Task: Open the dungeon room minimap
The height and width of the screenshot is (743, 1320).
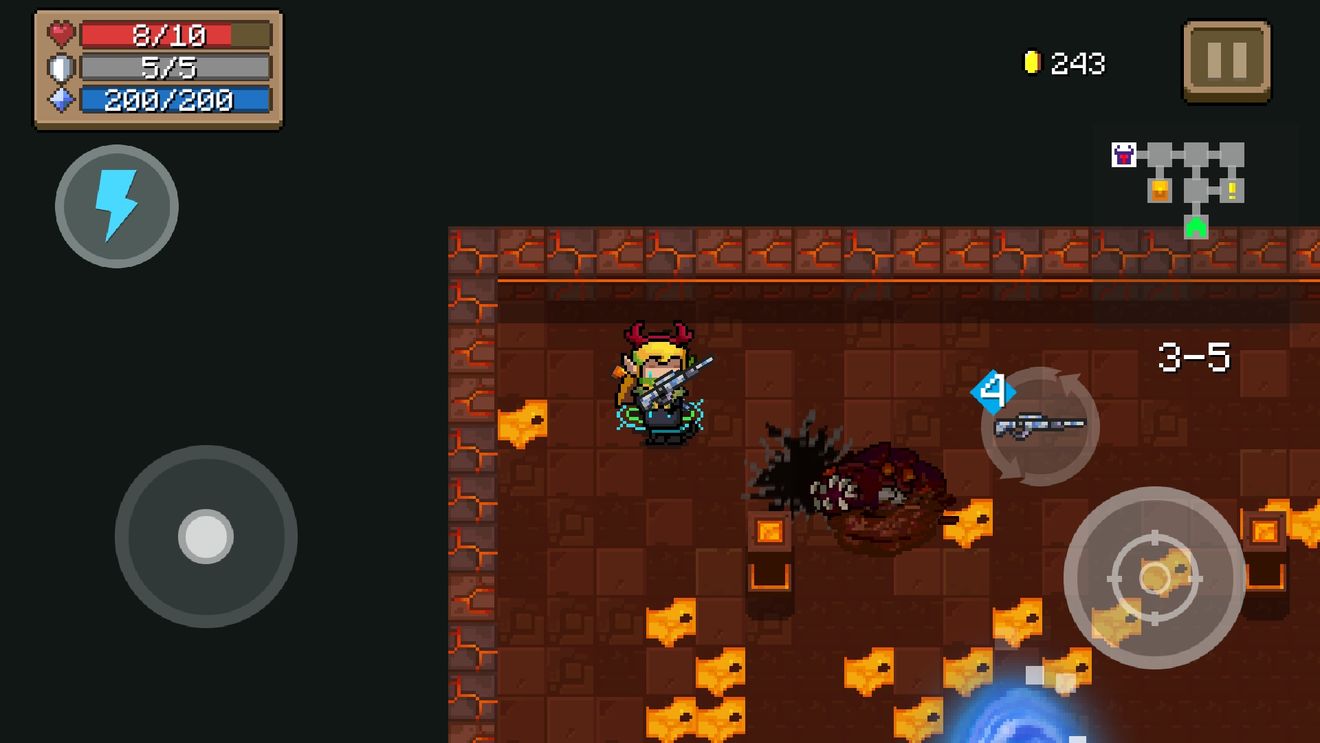Action: [1180, 189]
